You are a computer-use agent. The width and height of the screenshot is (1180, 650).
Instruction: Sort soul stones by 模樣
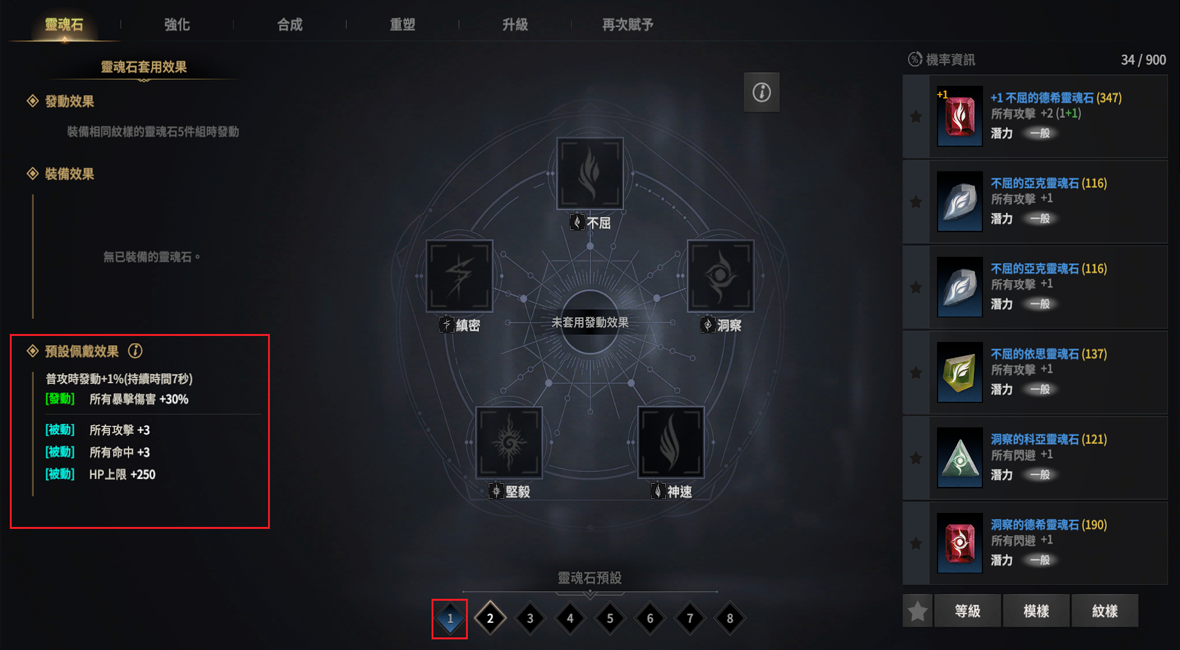pos(1036,611)
